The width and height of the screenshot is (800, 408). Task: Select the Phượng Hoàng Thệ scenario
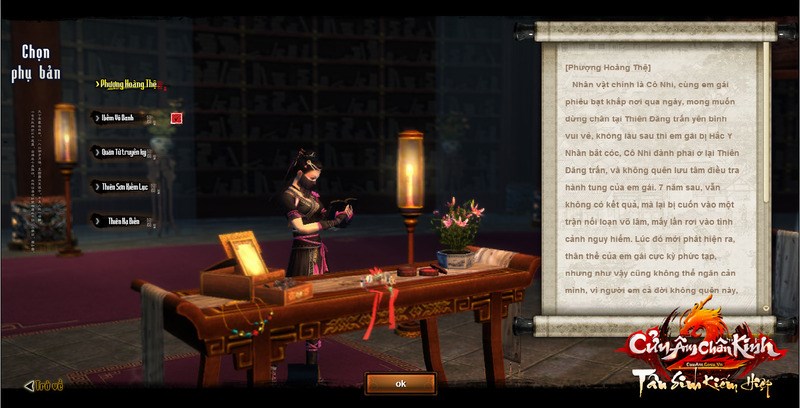click(128, 84)
